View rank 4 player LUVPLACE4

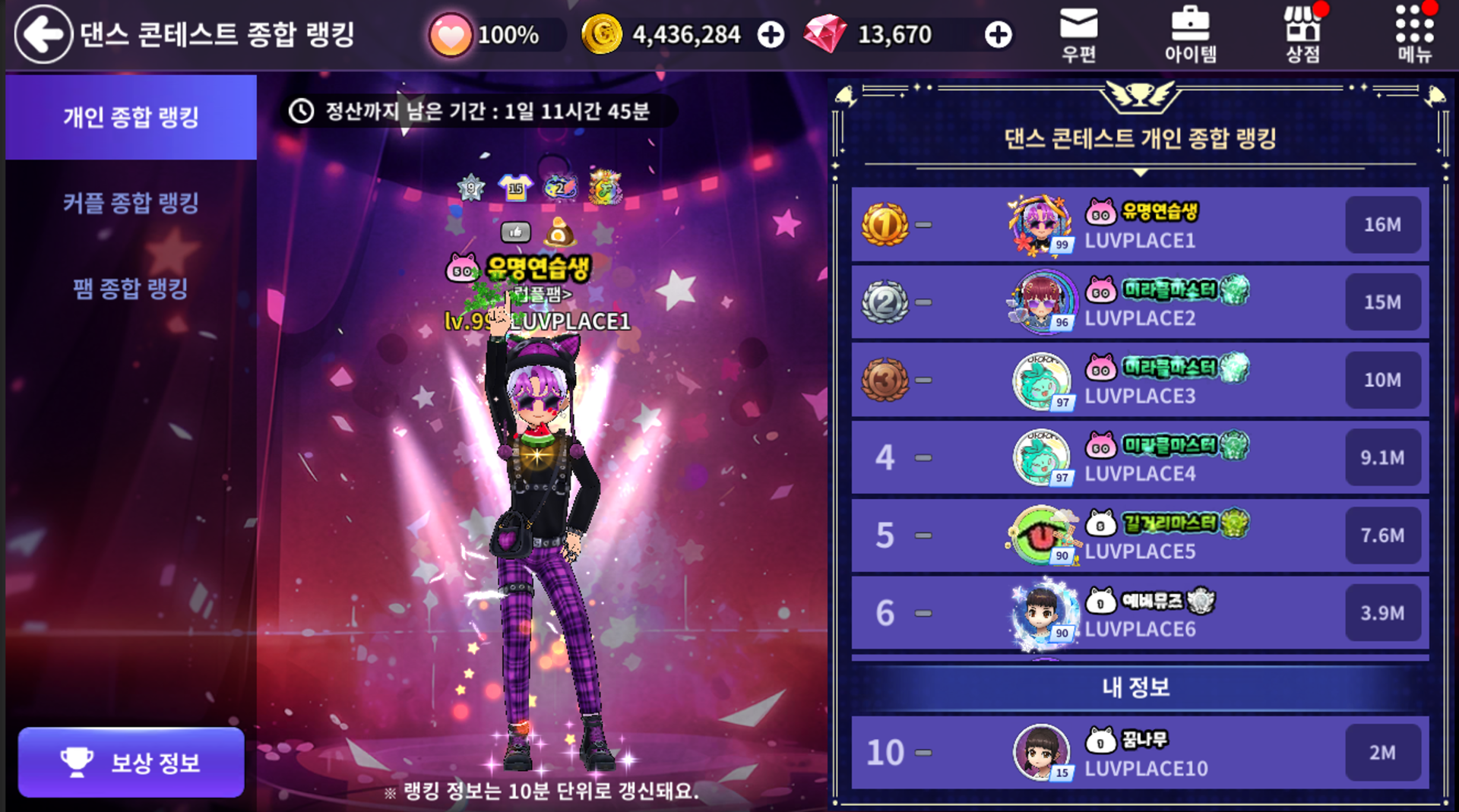pyautogui.click(x=1140, y=458)
